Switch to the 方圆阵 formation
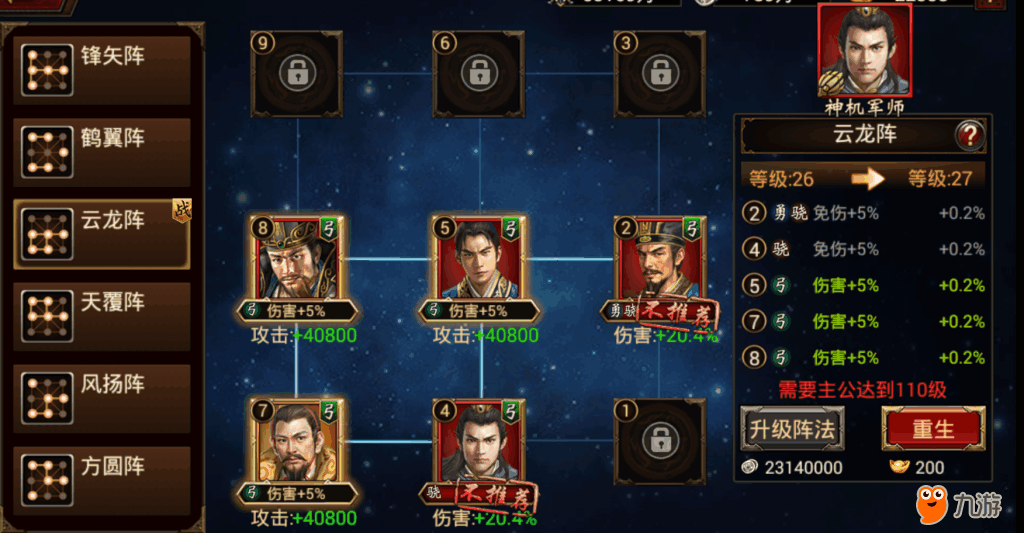 click(x=102, y=479)
